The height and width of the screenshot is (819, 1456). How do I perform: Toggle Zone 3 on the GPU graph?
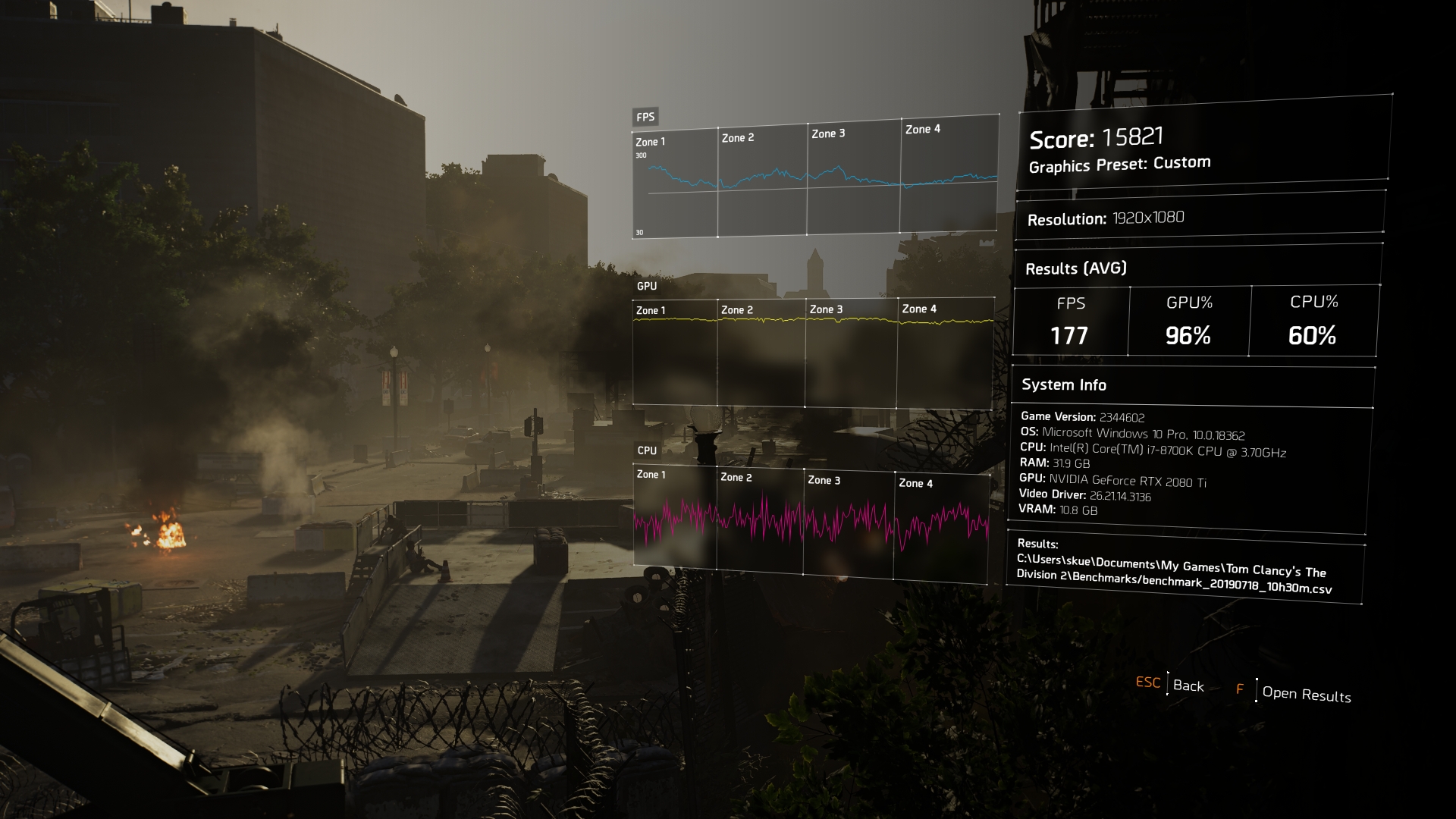(826, 309)
